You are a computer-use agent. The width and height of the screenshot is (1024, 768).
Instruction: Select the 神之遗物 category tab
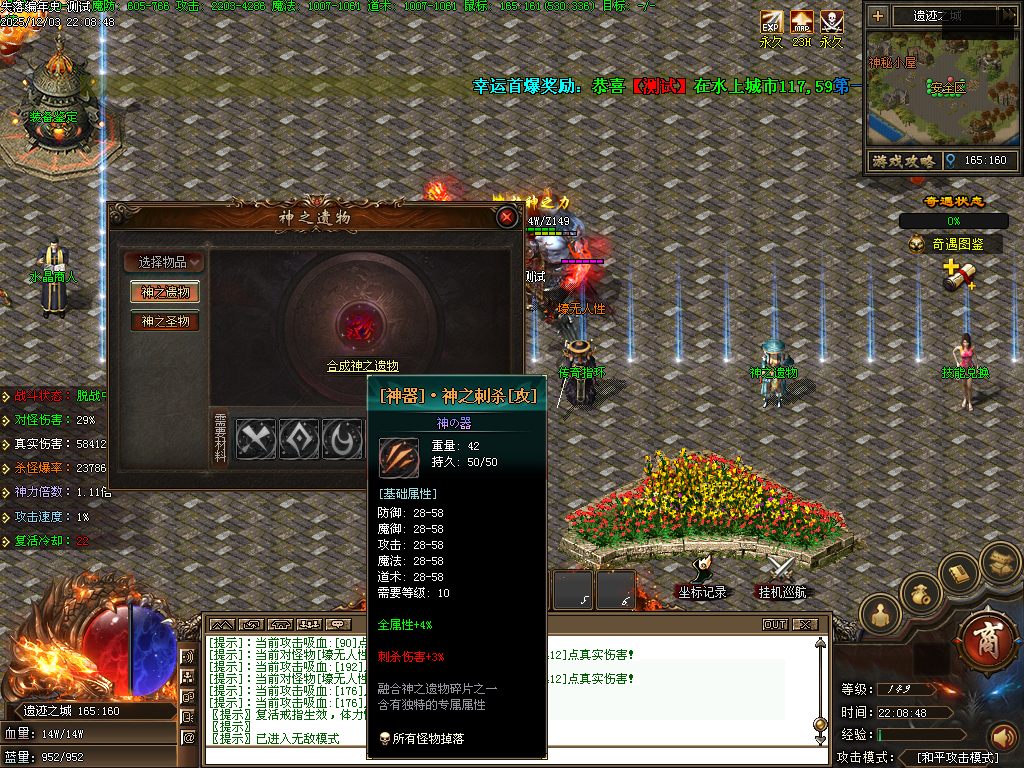164,292
